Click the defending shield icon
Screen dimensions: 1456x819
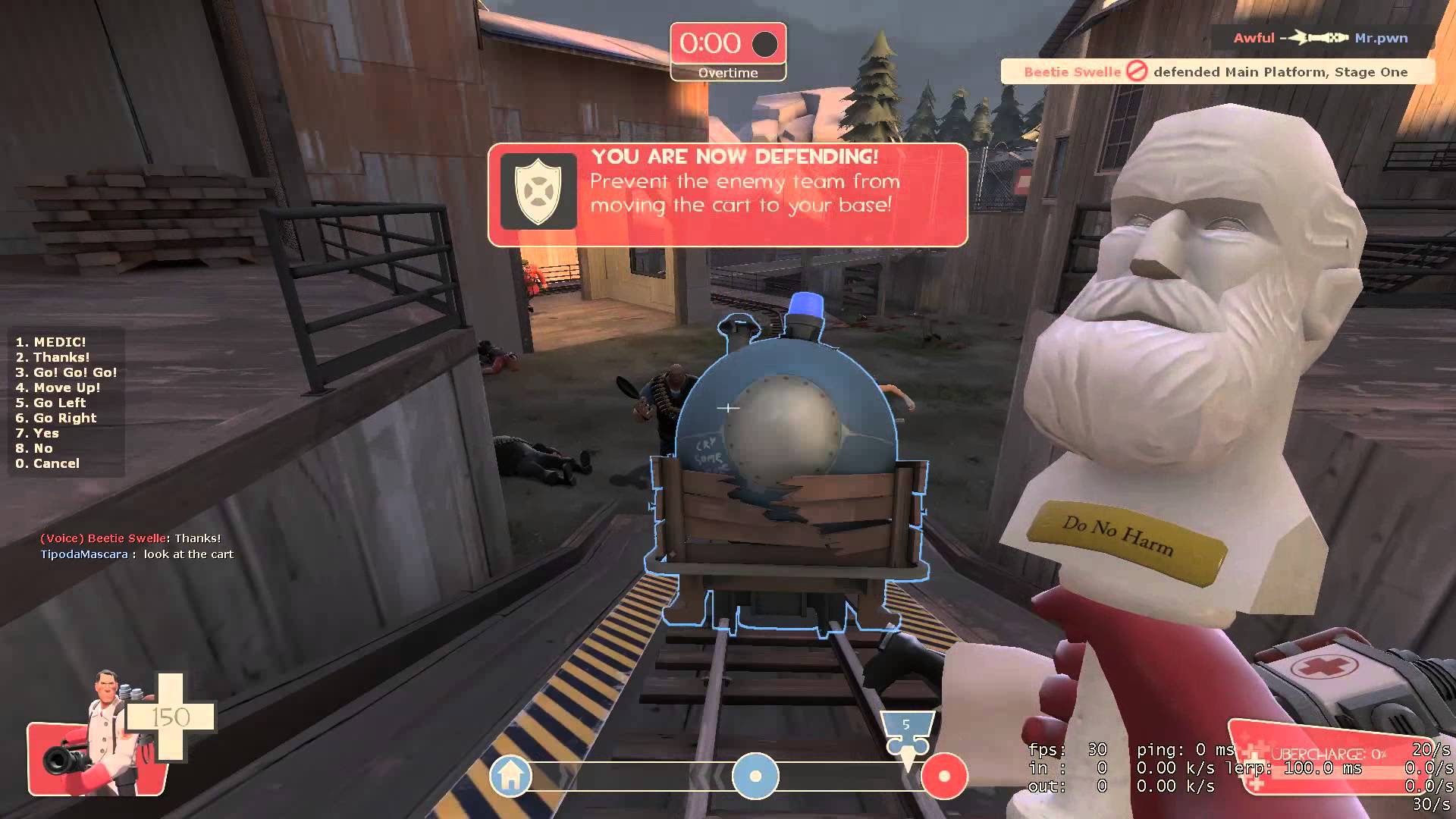pos(538,191)
